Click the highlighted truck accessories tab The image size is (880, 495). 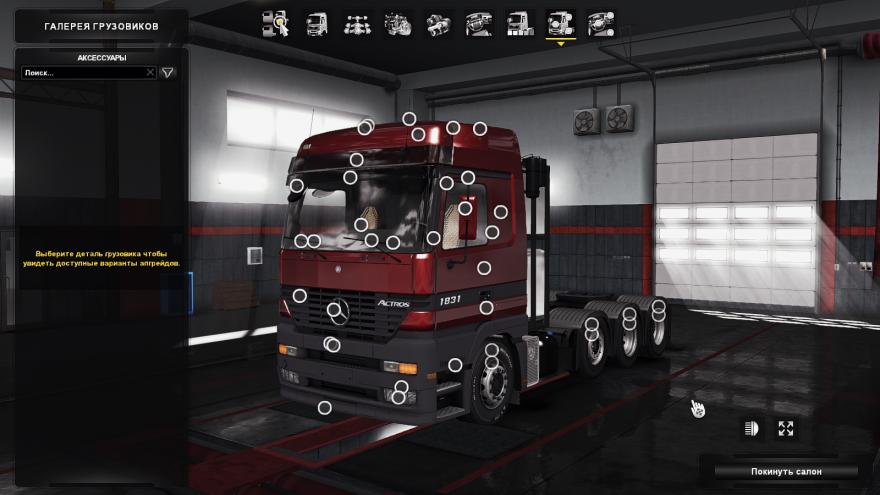click(x=560, y=23)
